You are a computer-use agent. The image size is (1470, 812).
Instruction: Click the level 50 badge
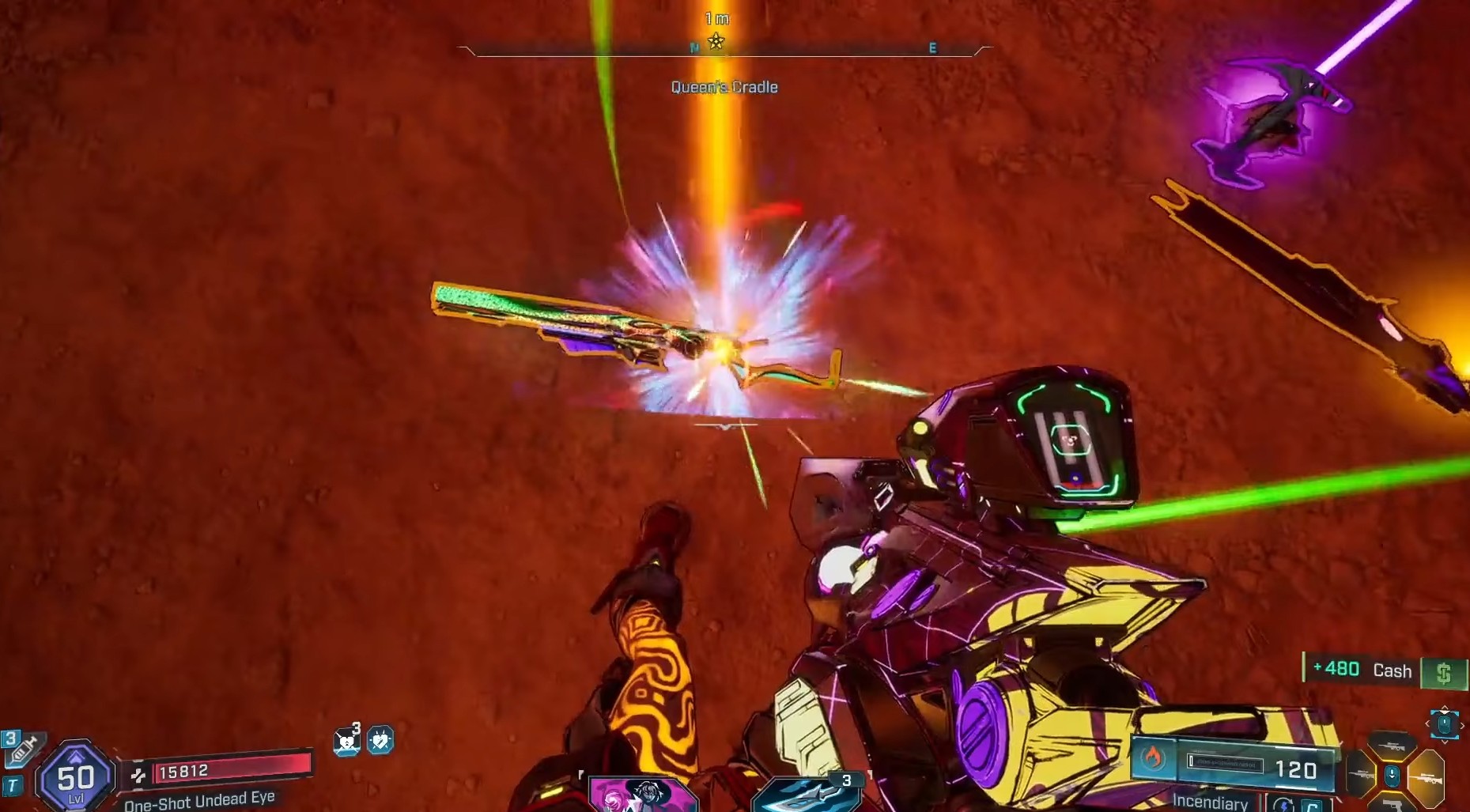coord(75,777)
